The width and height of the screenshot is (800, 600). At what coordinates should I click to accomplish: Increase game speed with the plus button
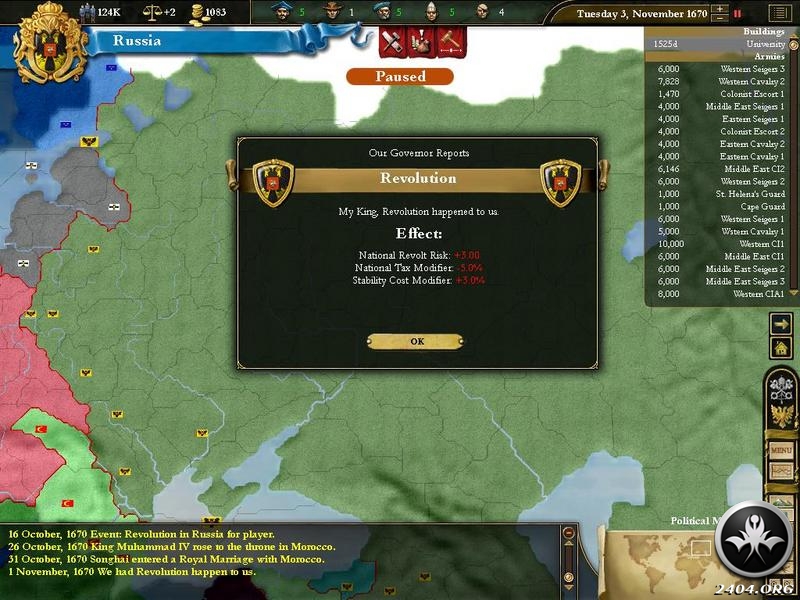coord(718,10)
